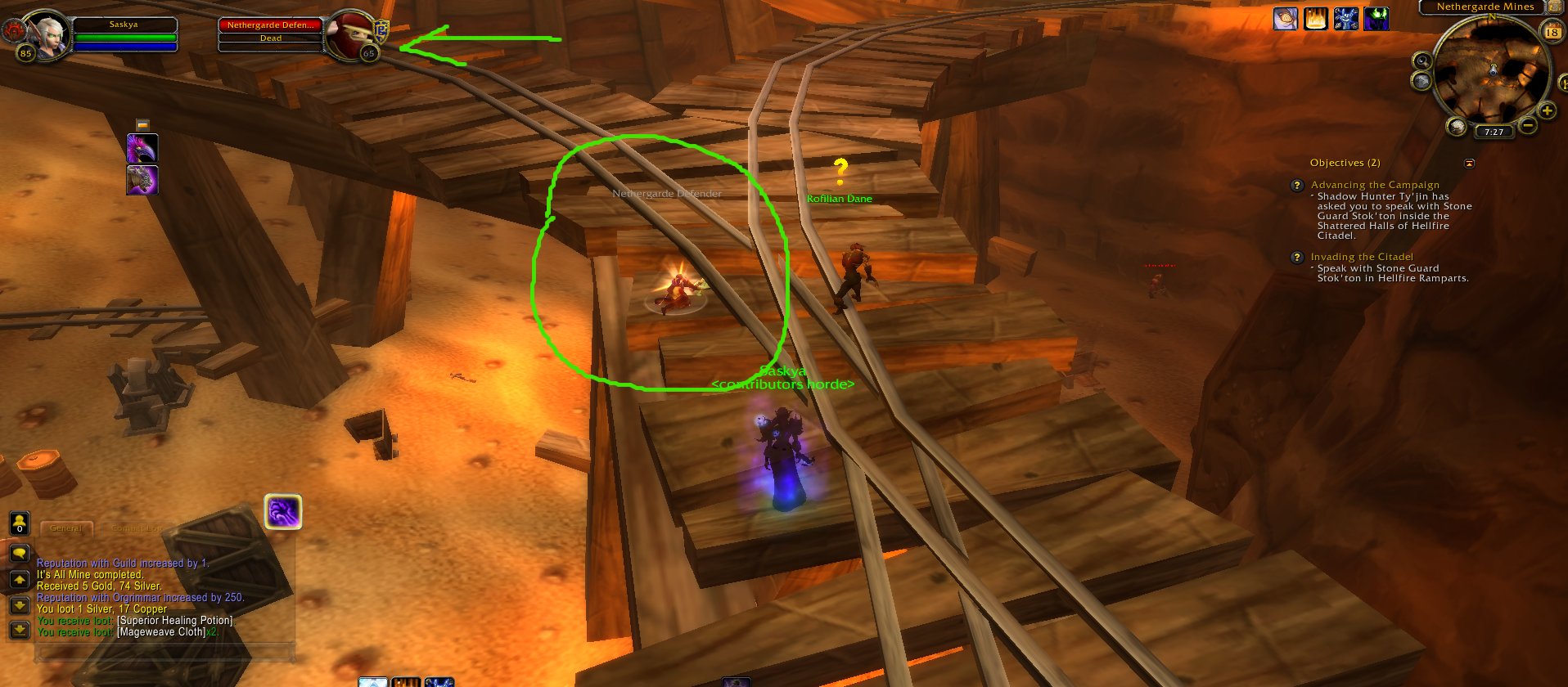Click the Mageweave Cloth loot link
Screen dimensions: 1568x687
click(160, 631)
